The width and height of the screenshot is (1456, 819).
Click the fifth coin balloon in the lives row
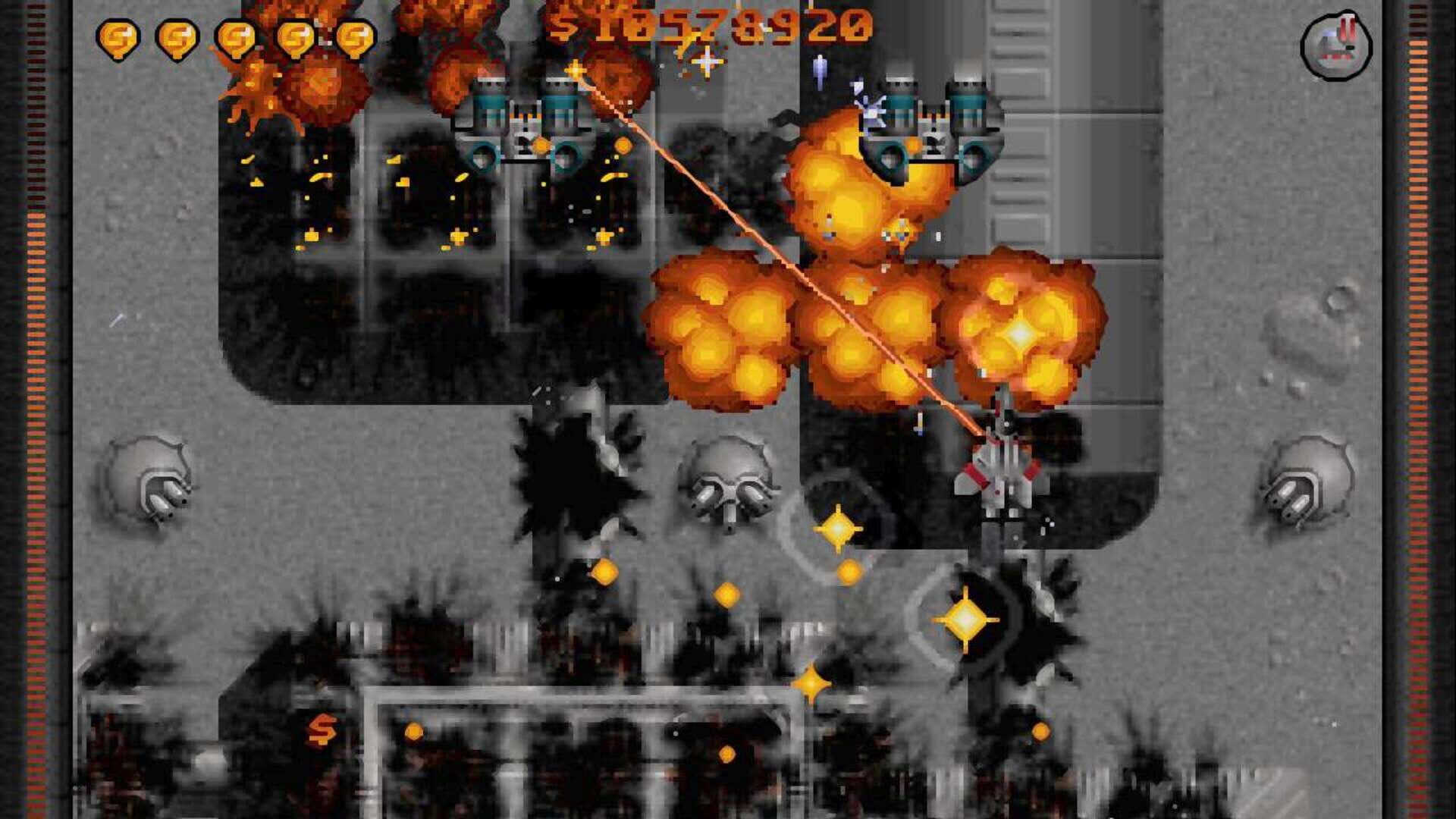pyautogui.click(x=356, y=33)
